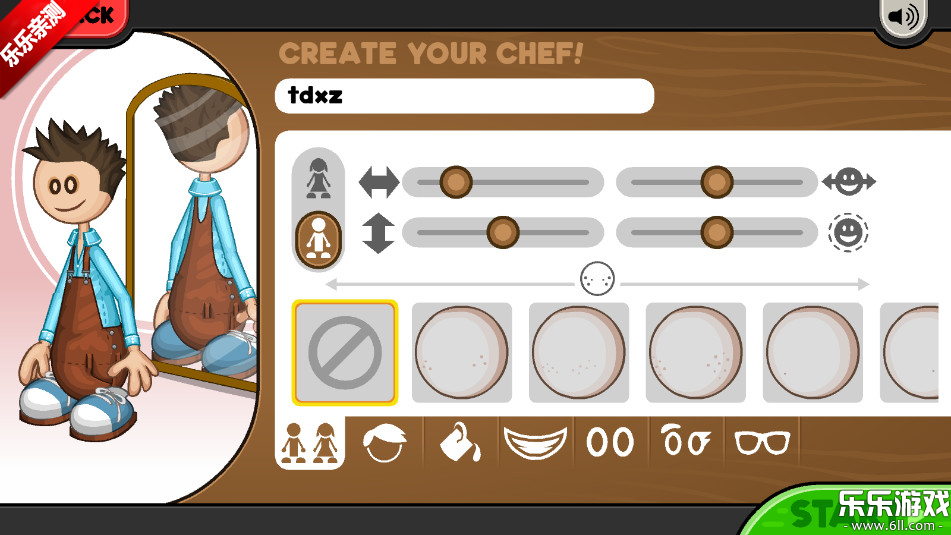
Task: Switch to the eyebrows and eyelashes tab
Action: pos(686,442)
